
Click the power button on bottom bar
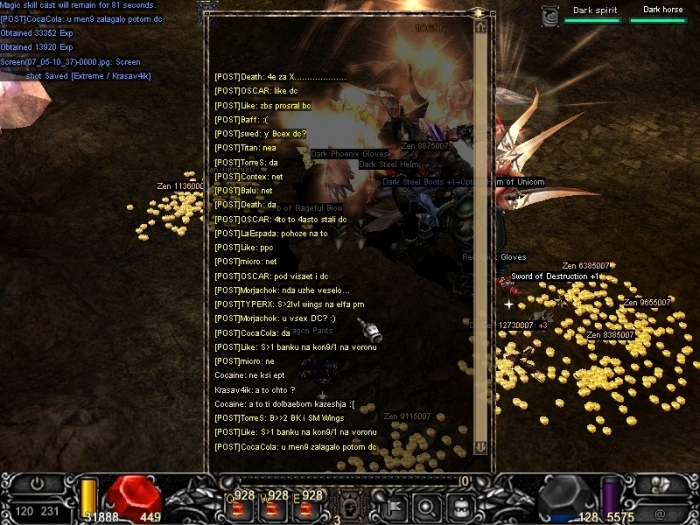click(x=36, y=482)
